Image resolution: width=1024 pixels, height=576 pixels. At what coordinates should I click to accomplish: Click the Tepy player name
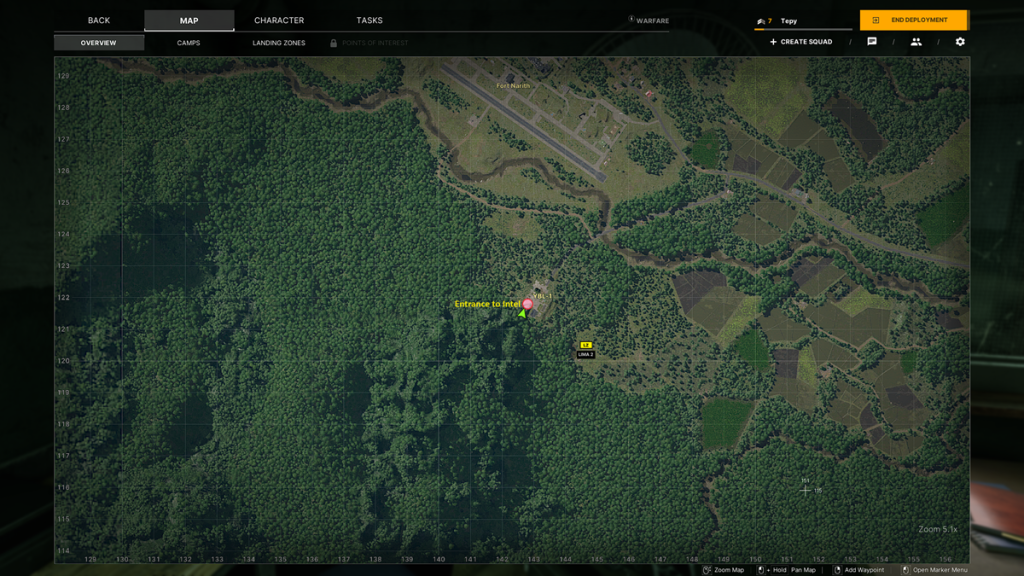click(x=789, y=21)
